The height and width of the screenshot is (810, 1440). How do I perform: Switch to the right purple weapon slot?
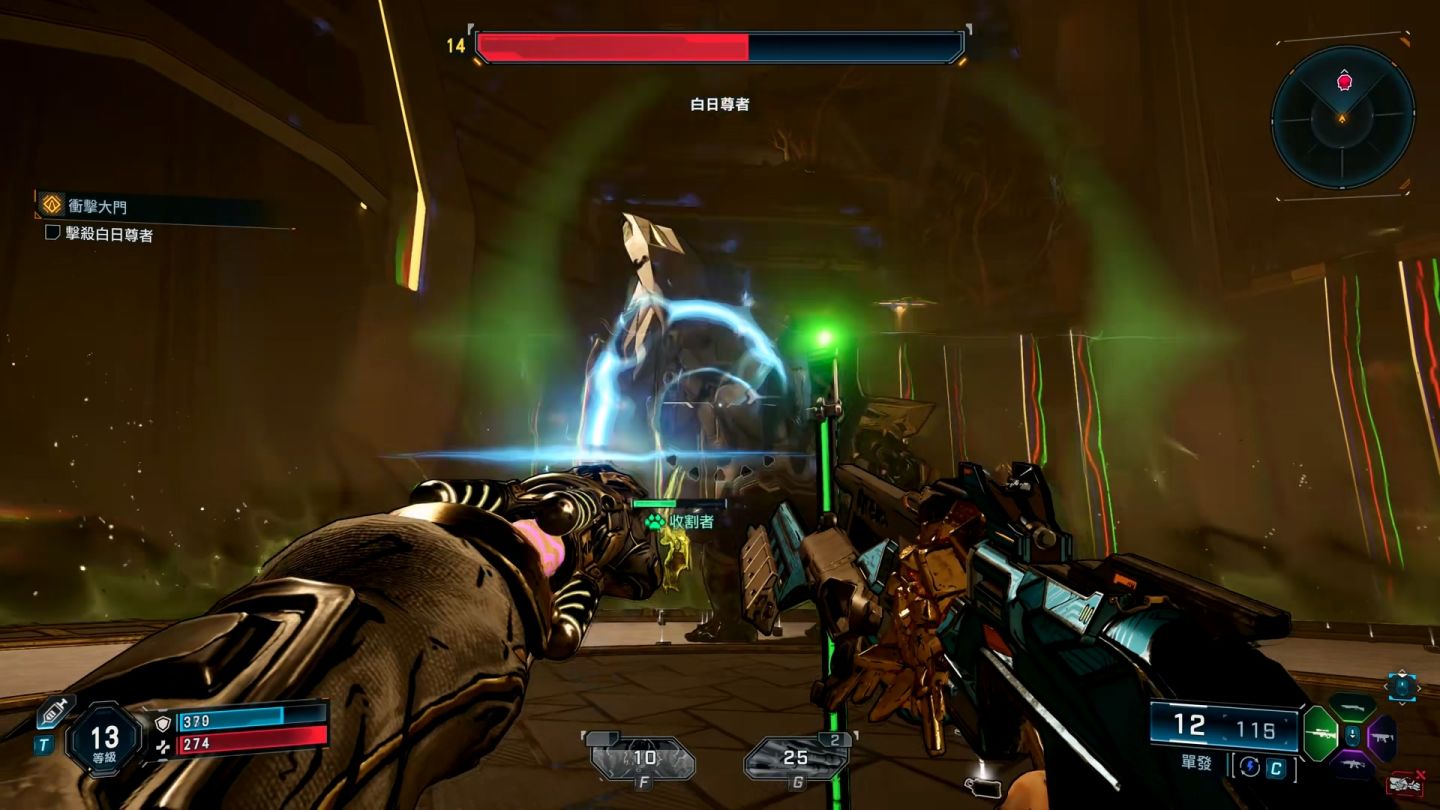tap(1383, 736)
